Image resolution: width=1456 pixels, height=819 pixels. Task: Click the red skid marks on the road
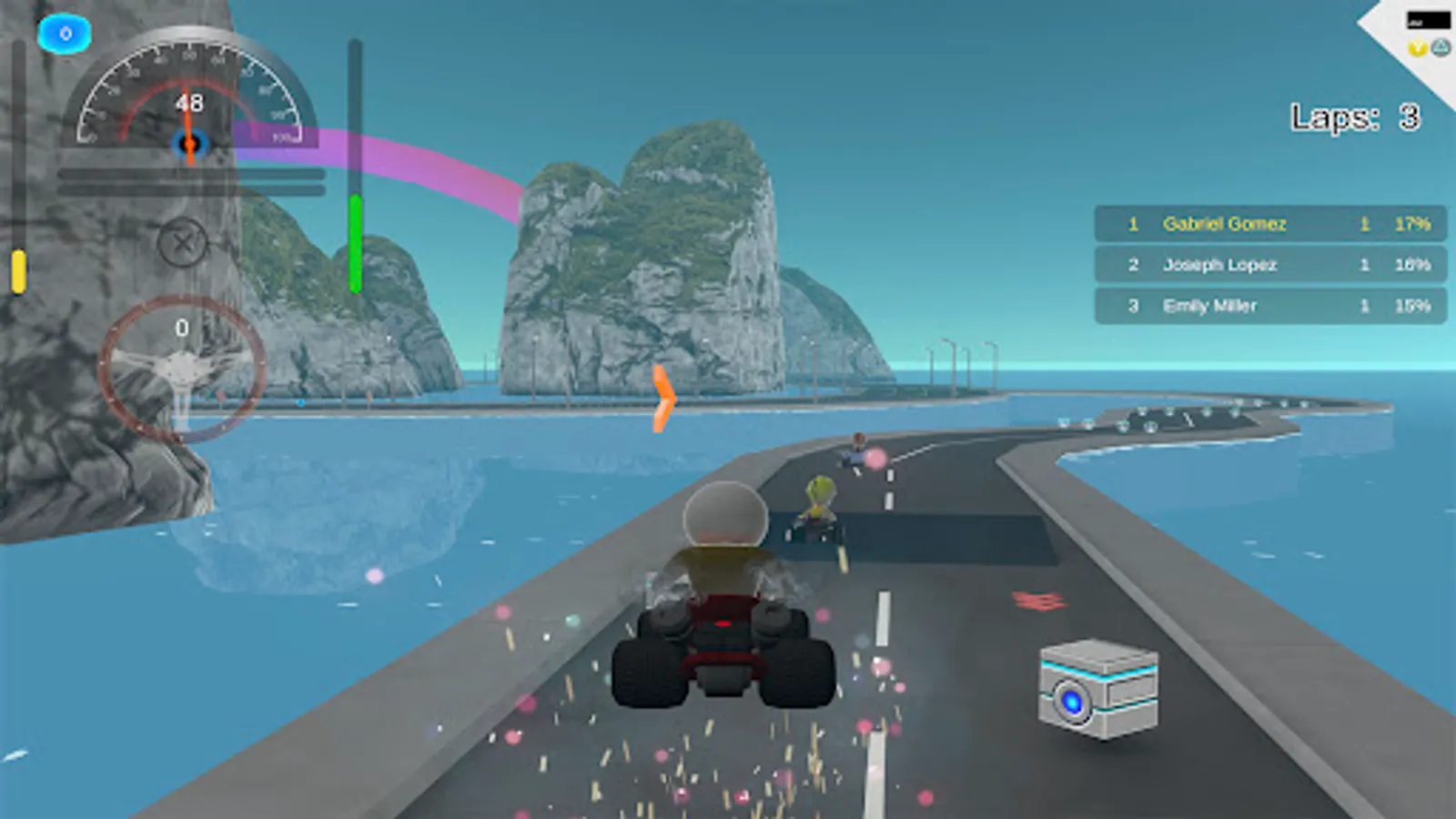pos(1038,602)
